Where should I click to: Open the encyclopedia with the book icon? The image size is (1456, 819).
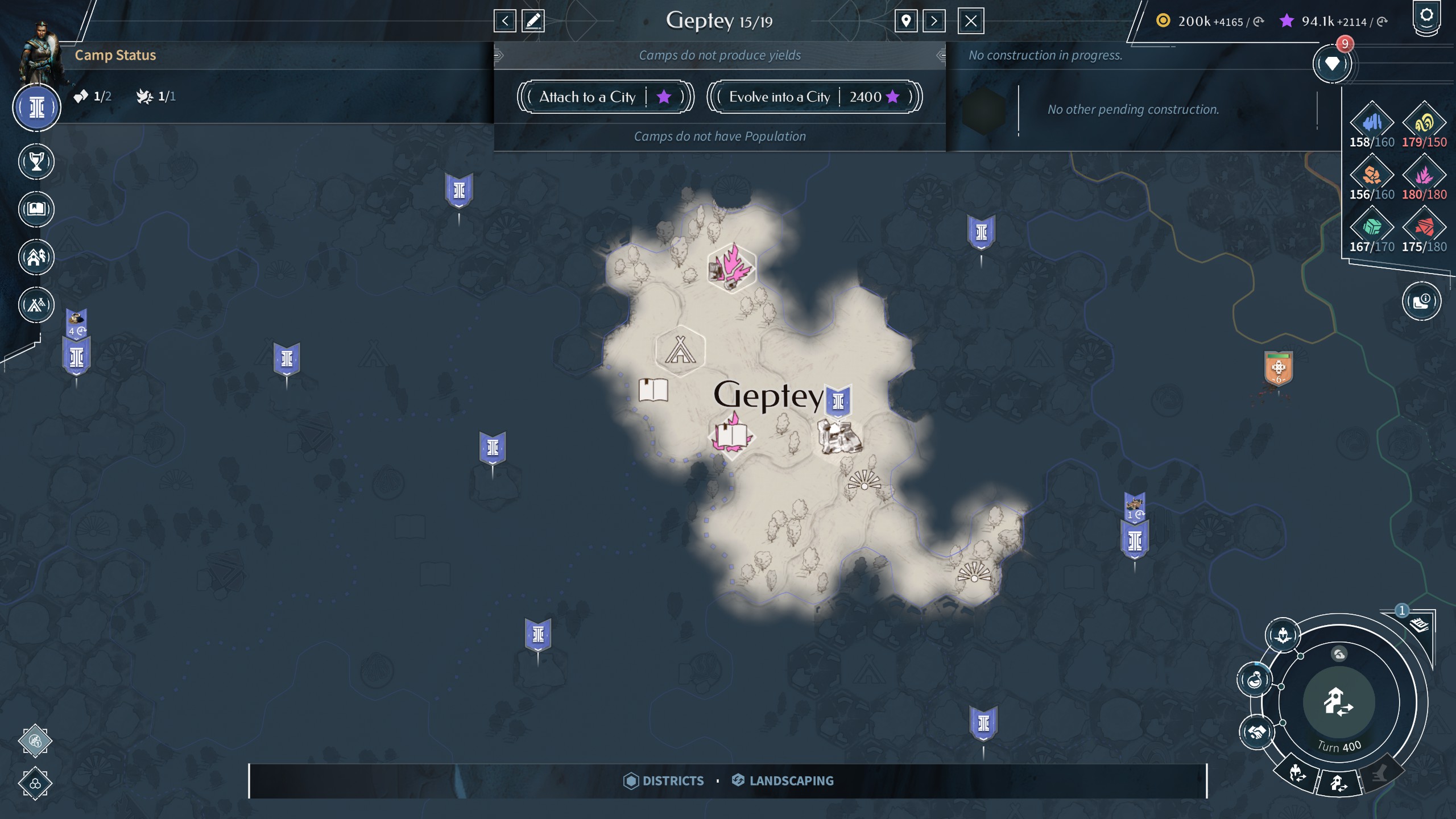[x=37, y=209]
